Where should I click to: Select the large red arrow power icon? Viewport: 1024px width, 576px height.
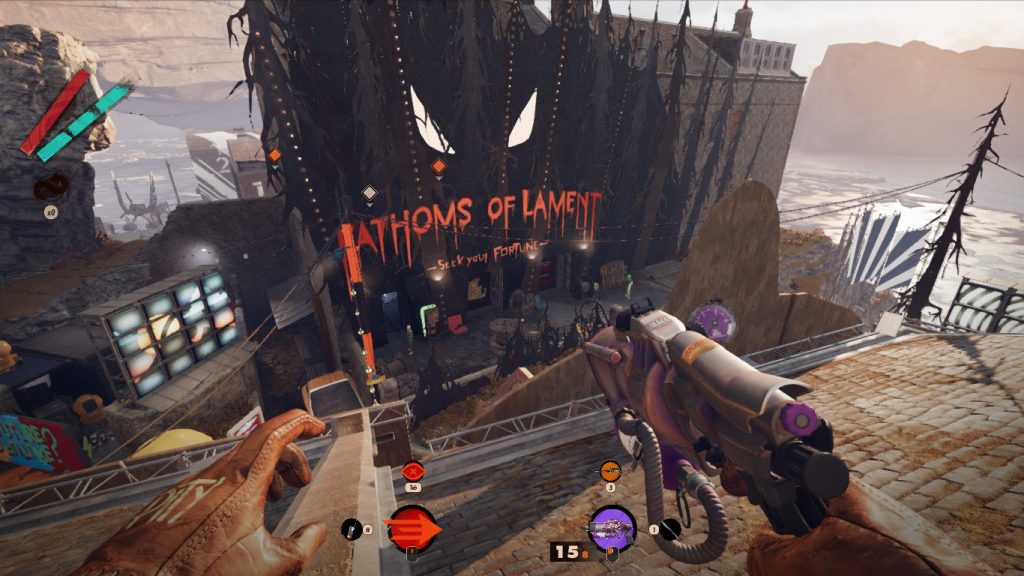(412, 526)
